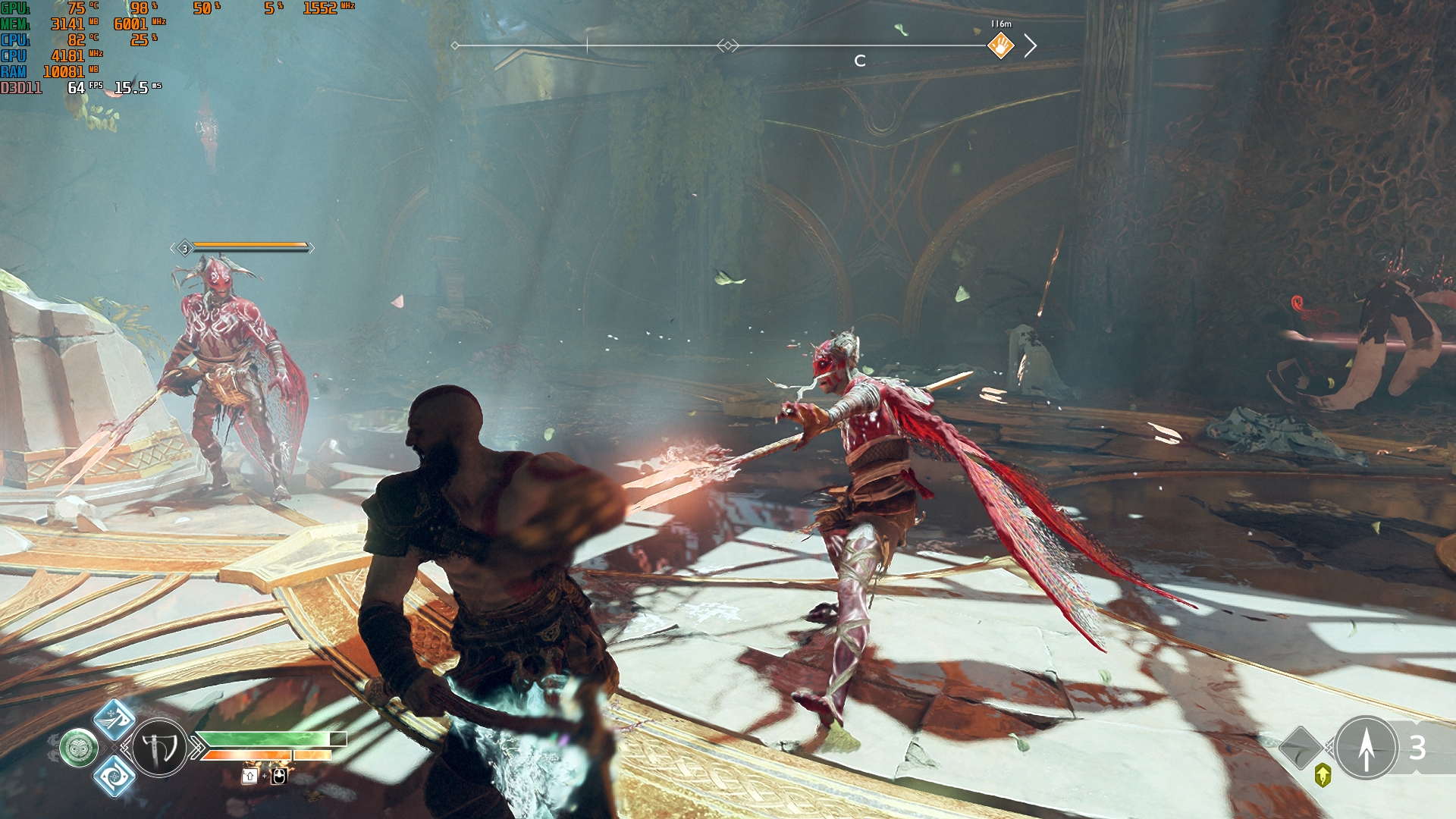Activate the swirling heavy runic attack

(115, 776)
